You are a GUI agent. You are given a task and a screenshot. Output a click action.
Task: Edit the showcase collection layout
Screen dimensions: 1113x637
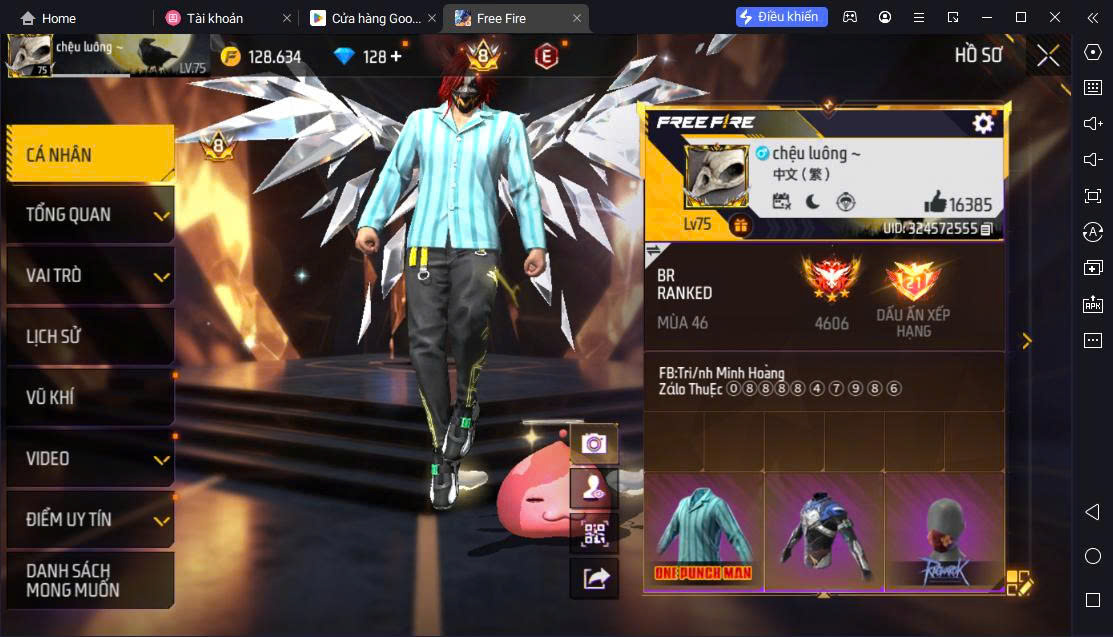pos(1018,582)
